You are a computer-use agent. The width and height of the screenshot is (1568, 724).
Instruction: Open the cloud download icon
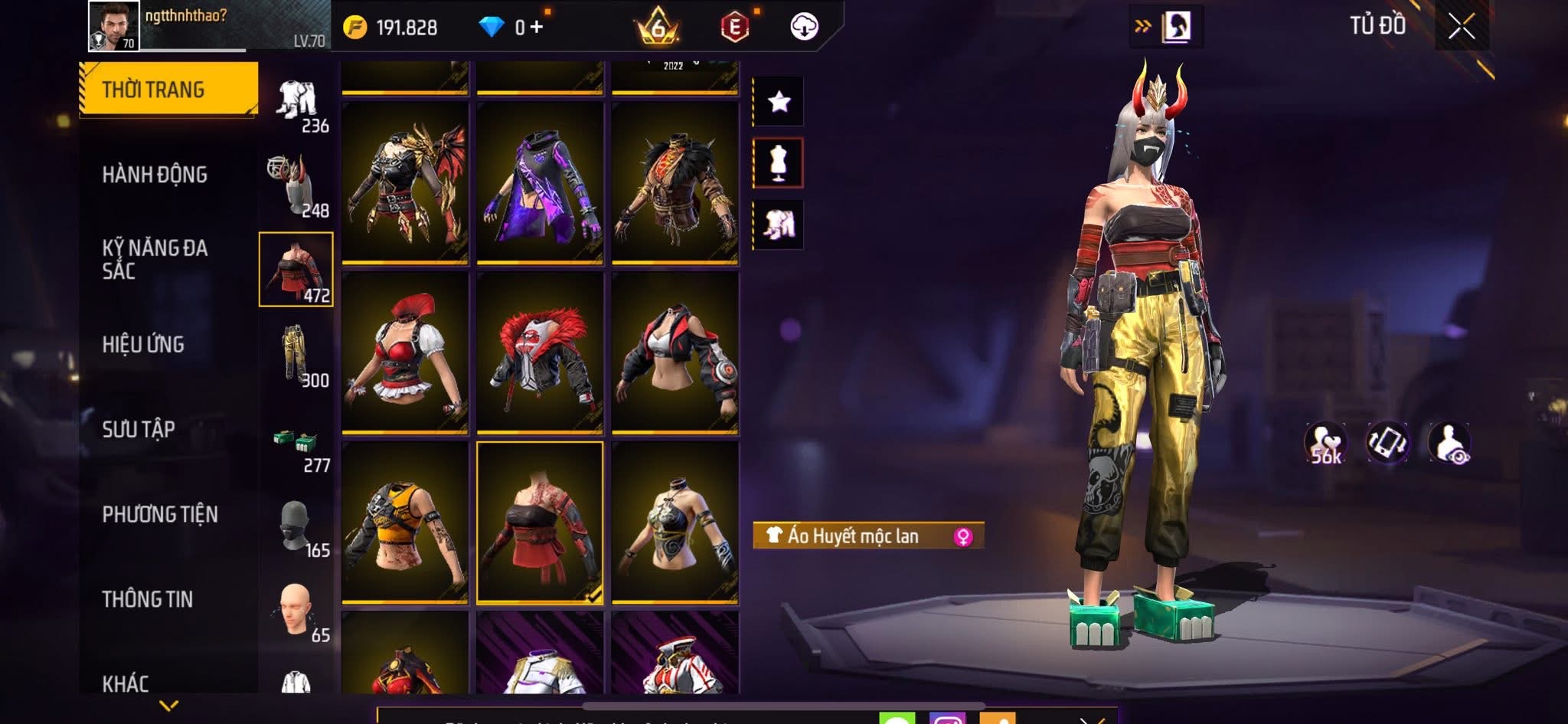804,27
